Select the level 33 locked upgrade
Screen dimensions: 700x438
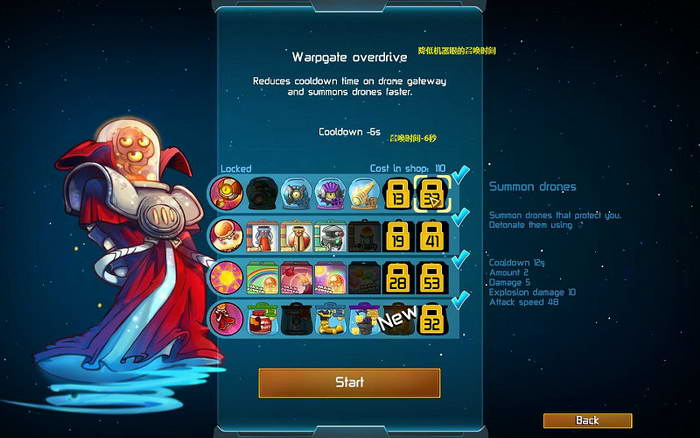[433, 192]
